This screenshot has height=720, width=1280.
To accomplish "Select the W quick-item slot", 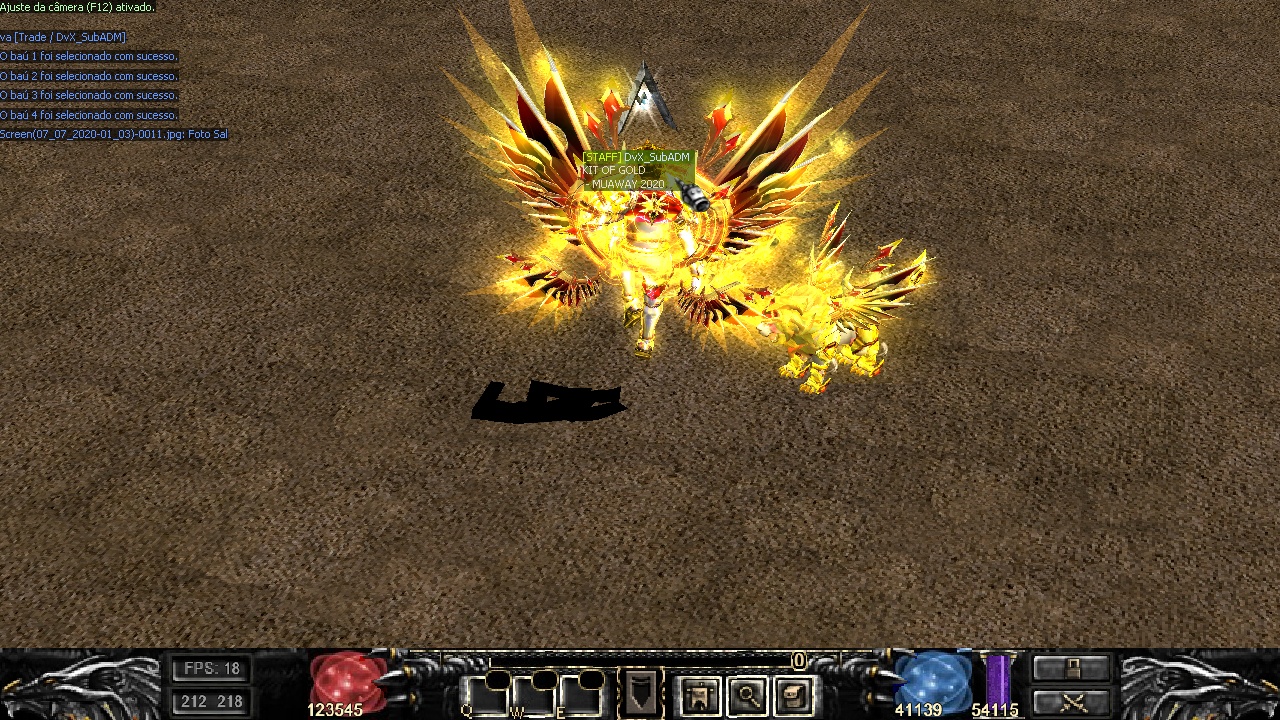I will [x=534, y=696].
